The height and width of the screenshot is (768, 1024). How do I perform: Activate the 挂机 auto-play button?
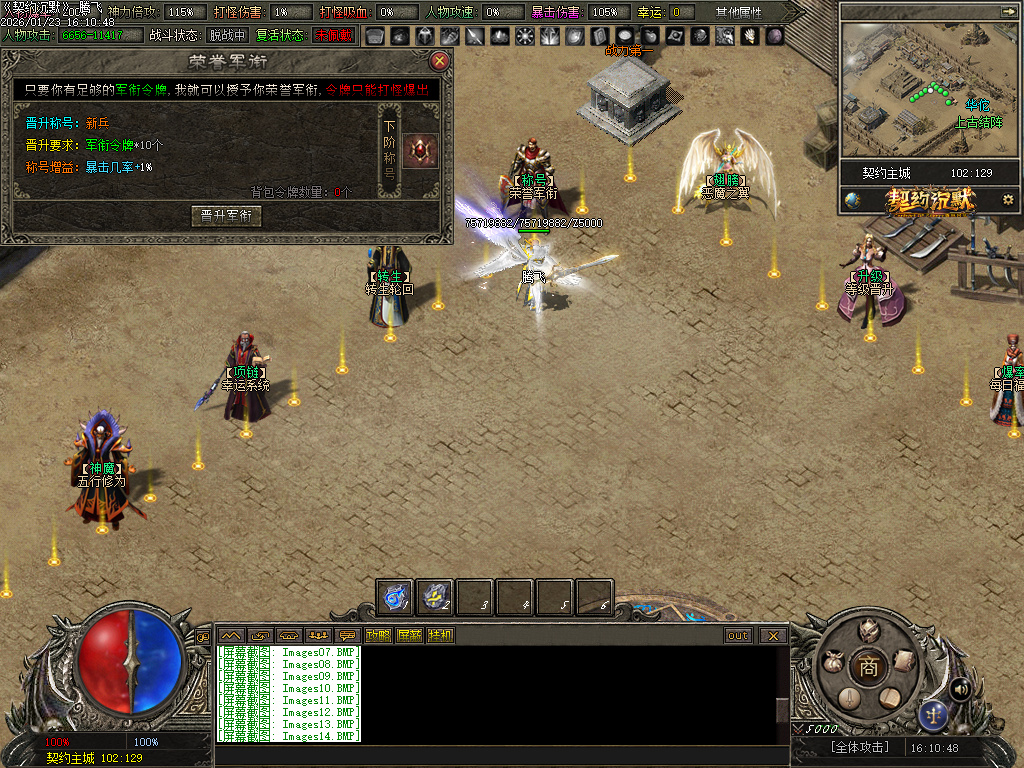440,635
